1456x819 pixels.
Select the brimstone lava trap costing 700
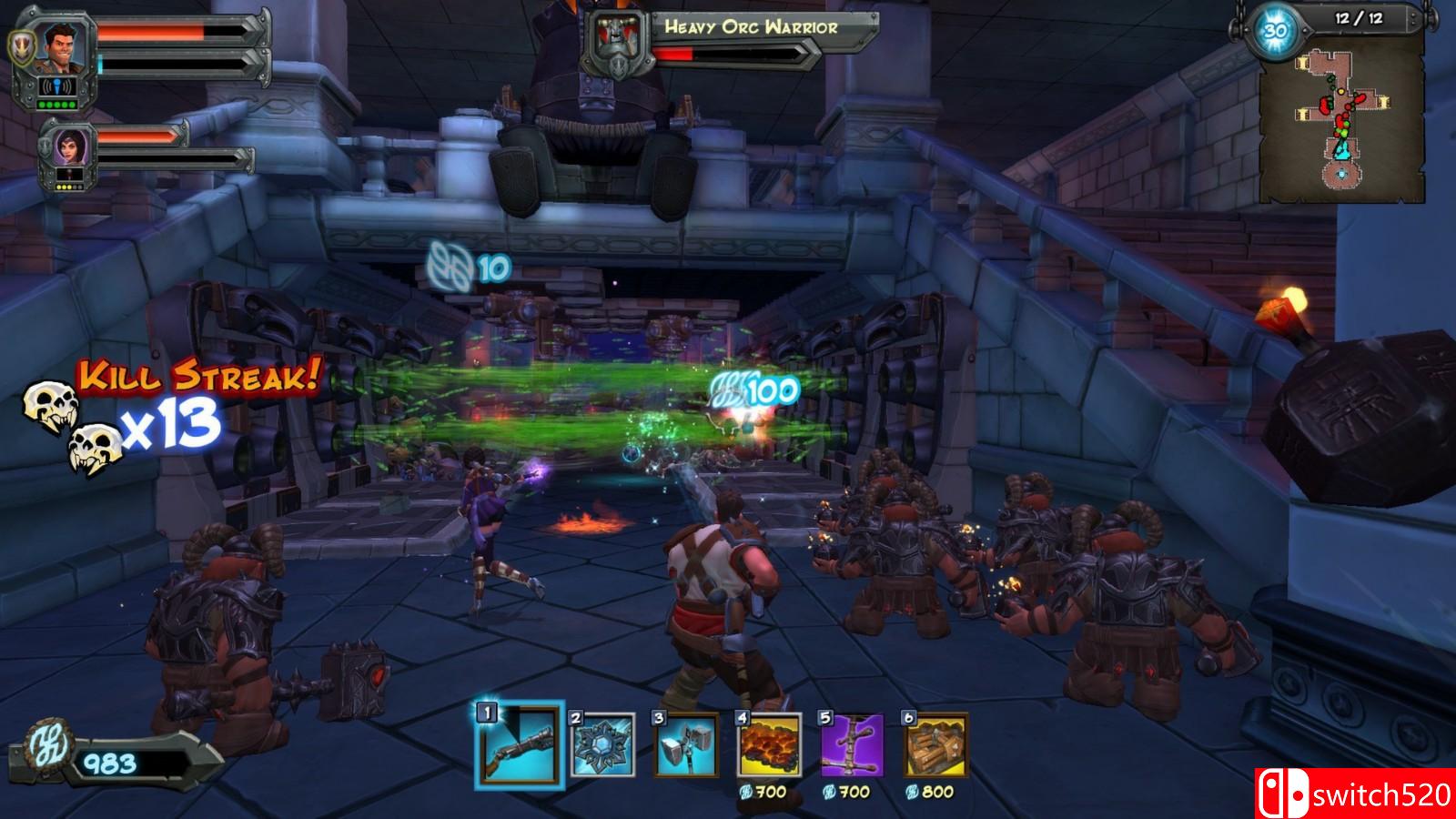pos(769,745)
